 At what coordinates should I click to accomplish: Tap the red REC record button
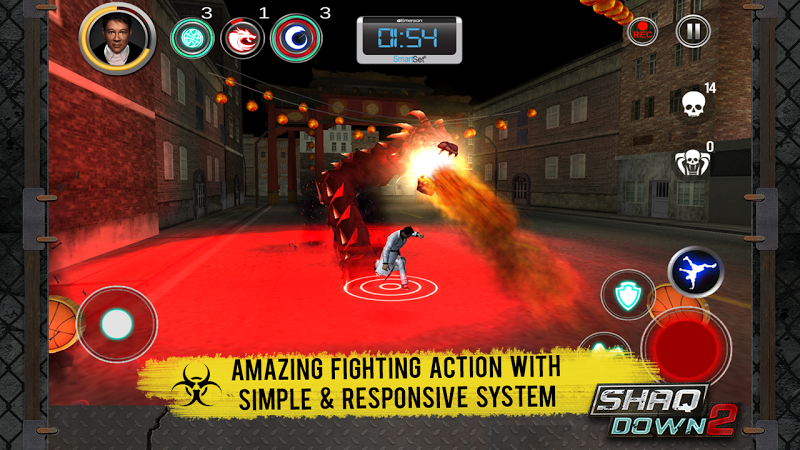[643, 31]
